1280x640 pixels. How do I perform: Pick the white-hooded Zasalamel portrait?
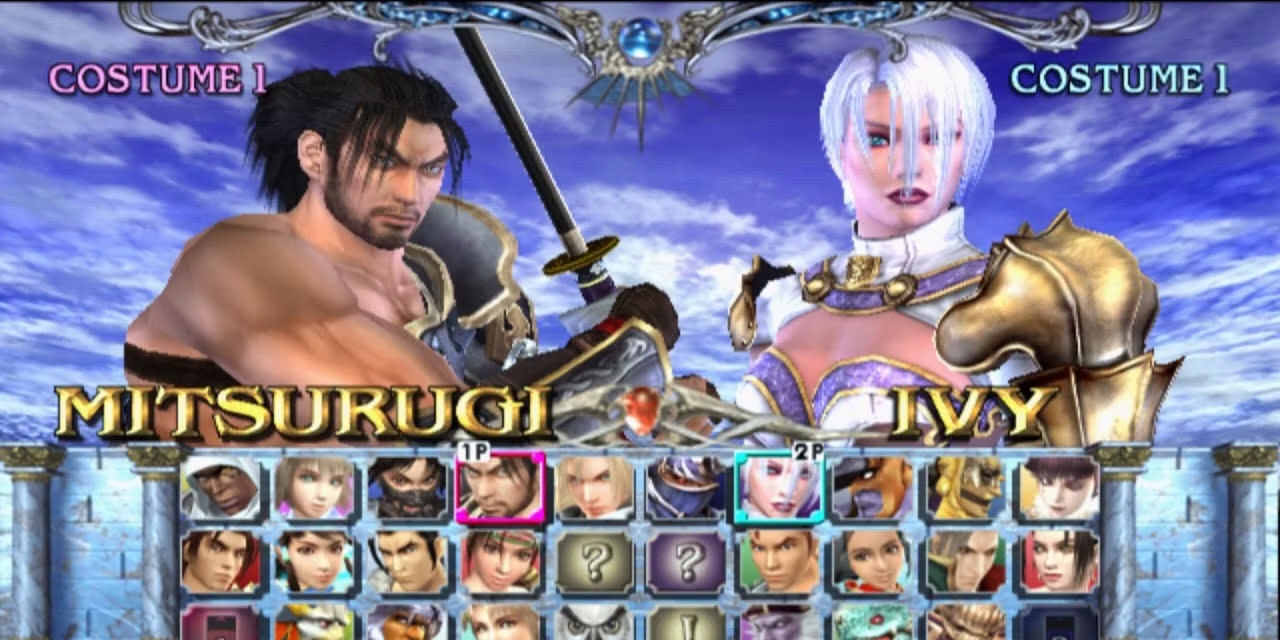222,488
